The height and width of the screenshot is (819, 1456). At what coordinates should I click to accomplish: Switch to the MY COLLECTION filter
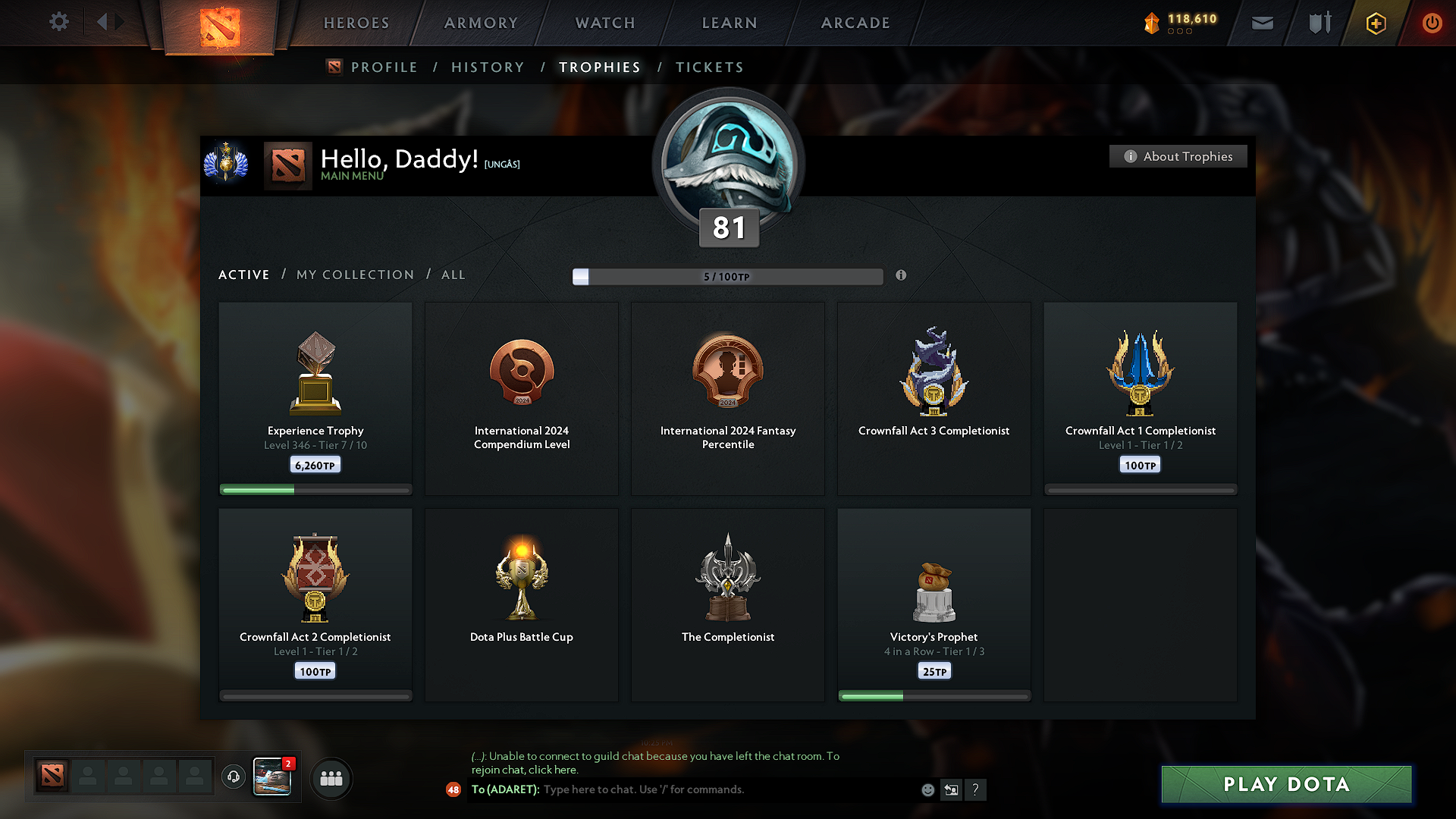(354, 275)
